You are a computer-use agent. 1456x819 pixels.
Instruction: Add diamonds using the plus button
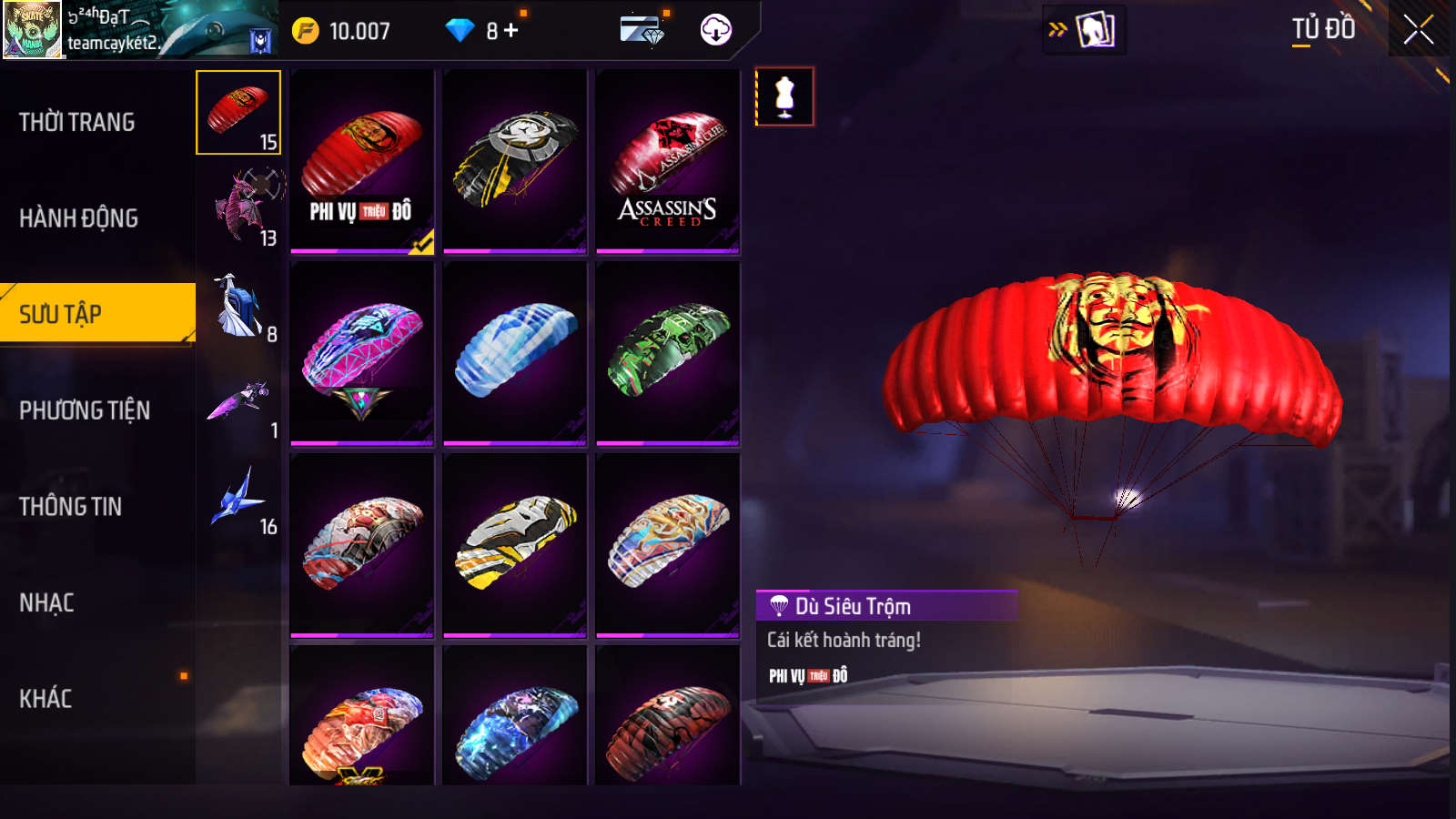[x=511, y=31]
